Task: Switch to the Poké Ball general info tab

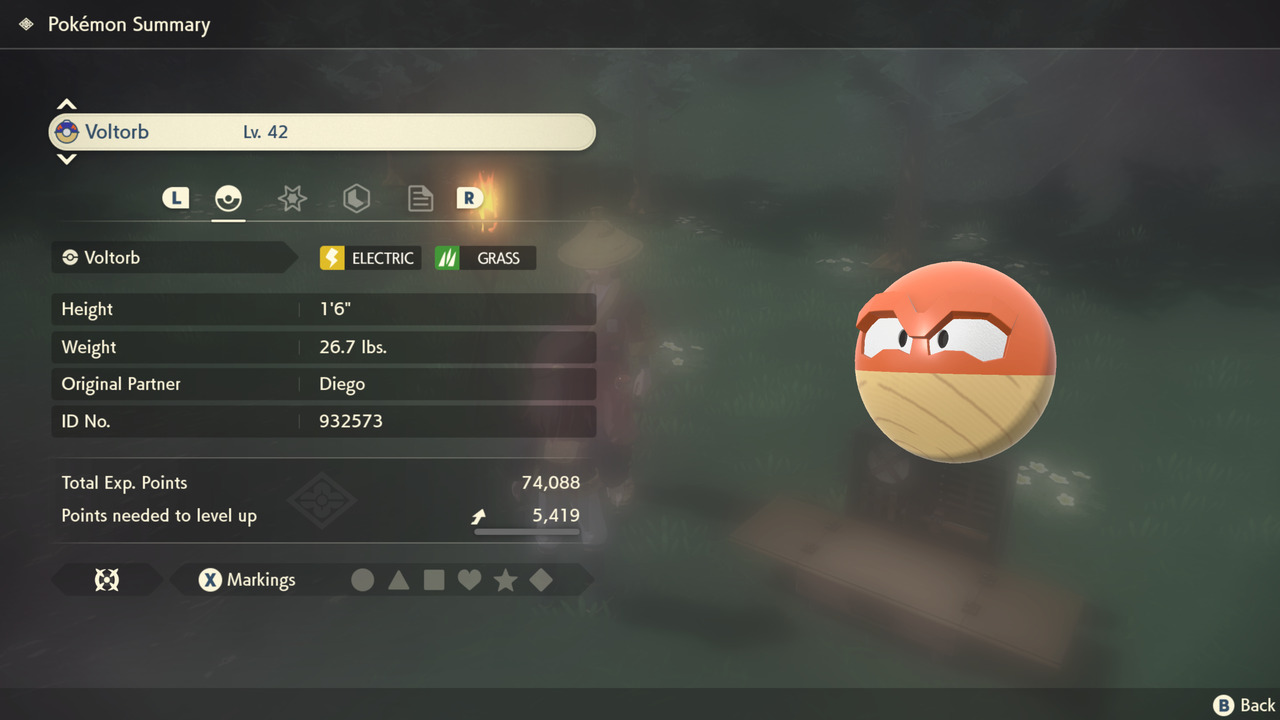Action: [x=228, y=198]
